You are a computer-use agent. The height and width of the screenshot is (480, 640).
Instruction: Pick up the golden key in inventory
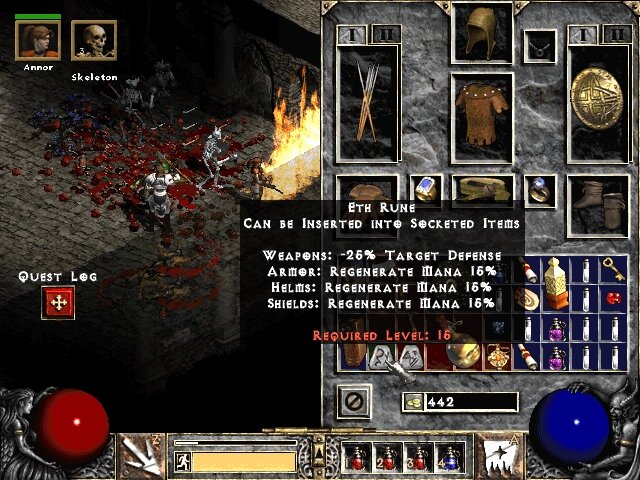point(612,268)
